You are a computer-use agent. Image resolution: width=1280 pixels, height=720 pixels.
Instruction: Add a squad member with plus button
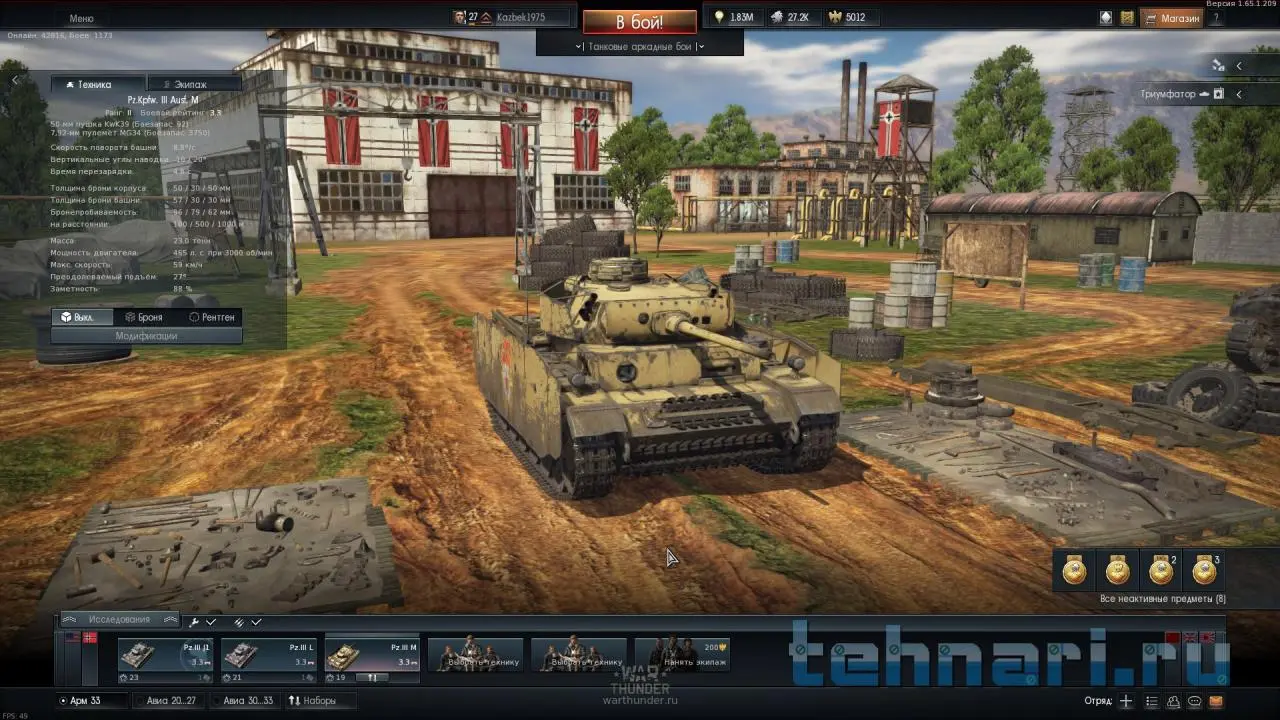(1126, 701)
